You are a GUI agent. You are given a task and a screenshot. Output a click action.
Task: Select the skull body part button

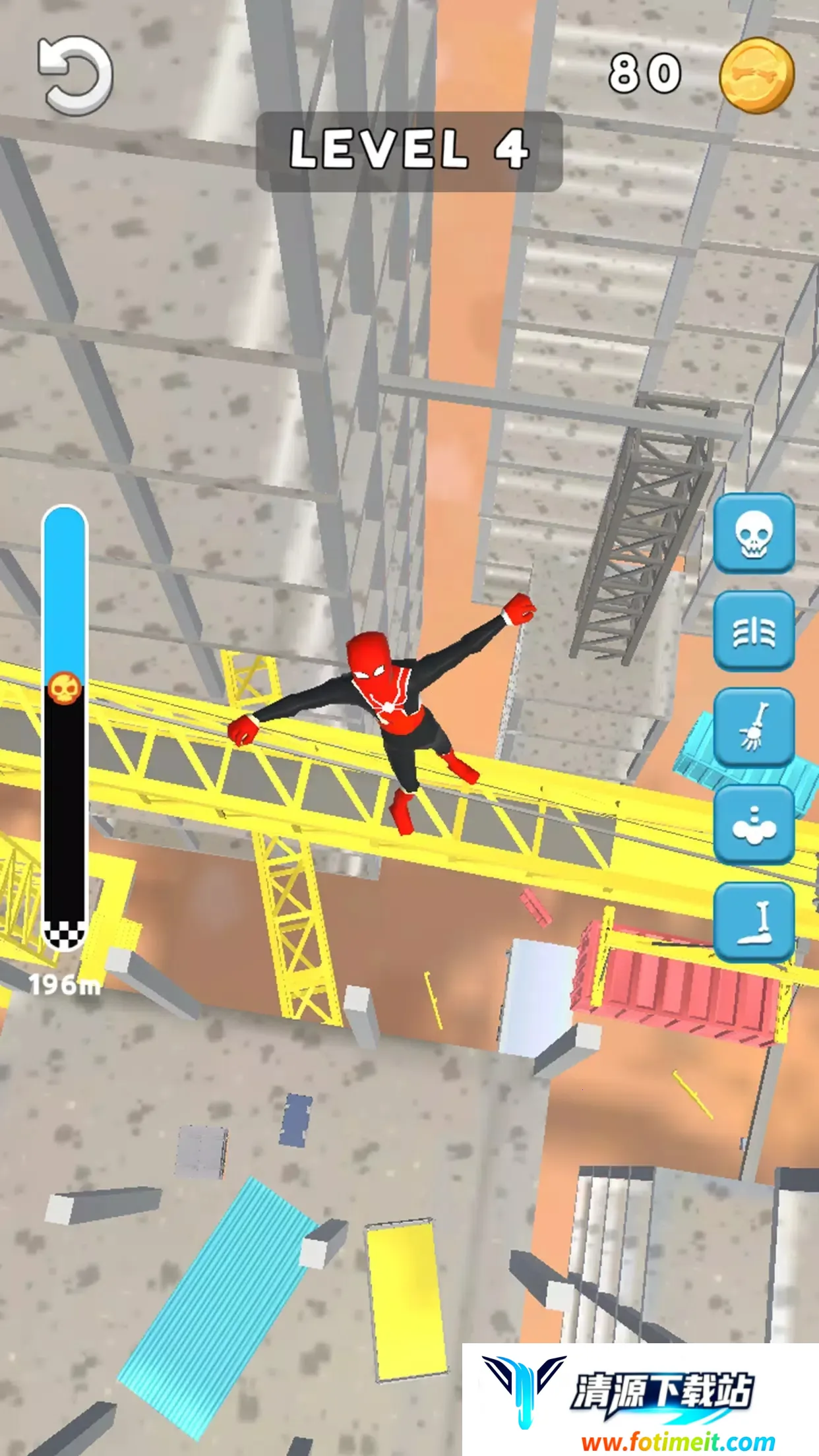pos(754,532)
